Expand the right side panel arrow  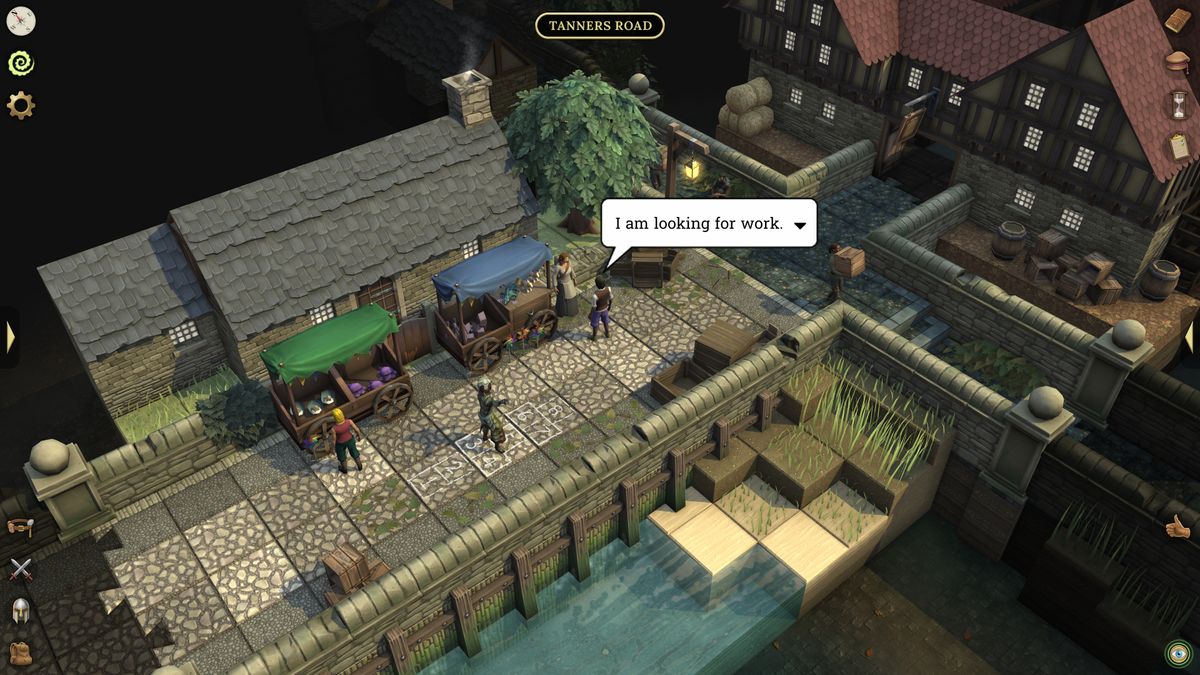pos(1190,337)
